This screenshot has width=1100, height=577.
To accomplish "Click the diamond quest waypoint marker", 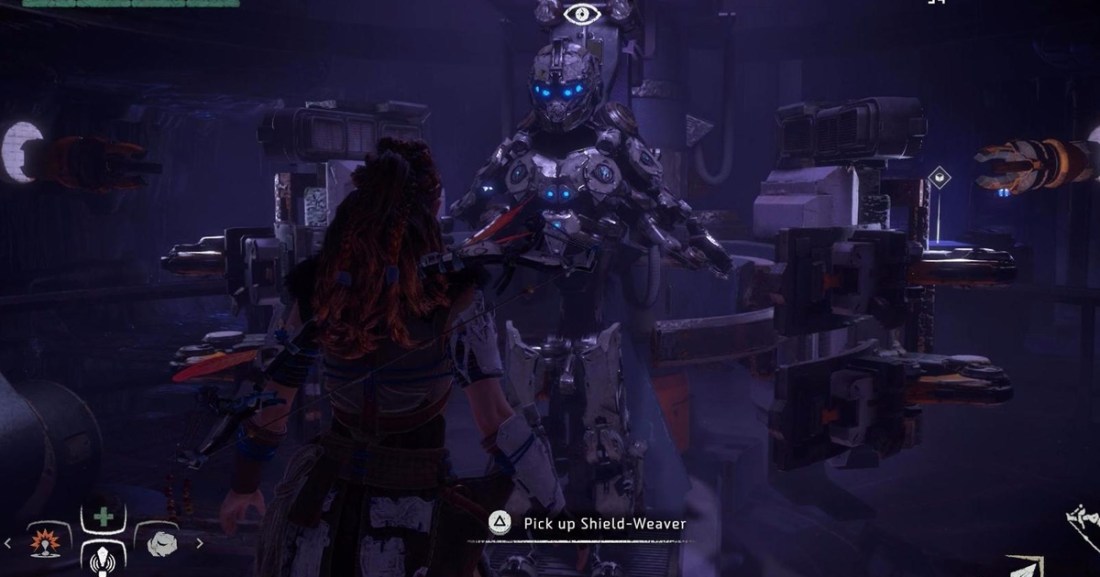I will click(x=938, y=180).
